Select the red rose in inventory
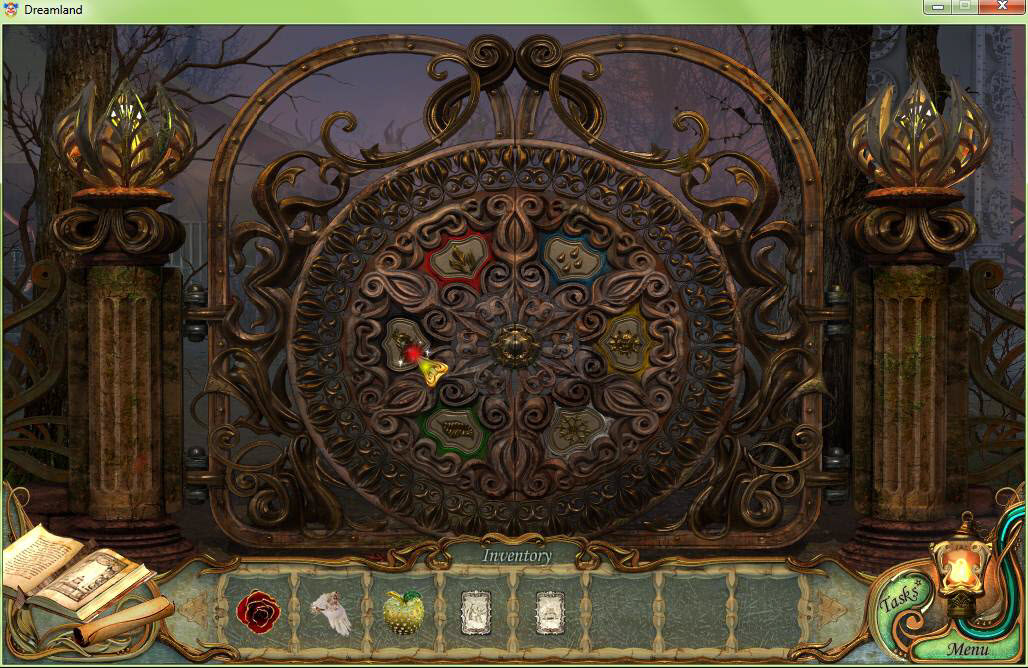The image size is (1028, 668). [x=258, y=611]
